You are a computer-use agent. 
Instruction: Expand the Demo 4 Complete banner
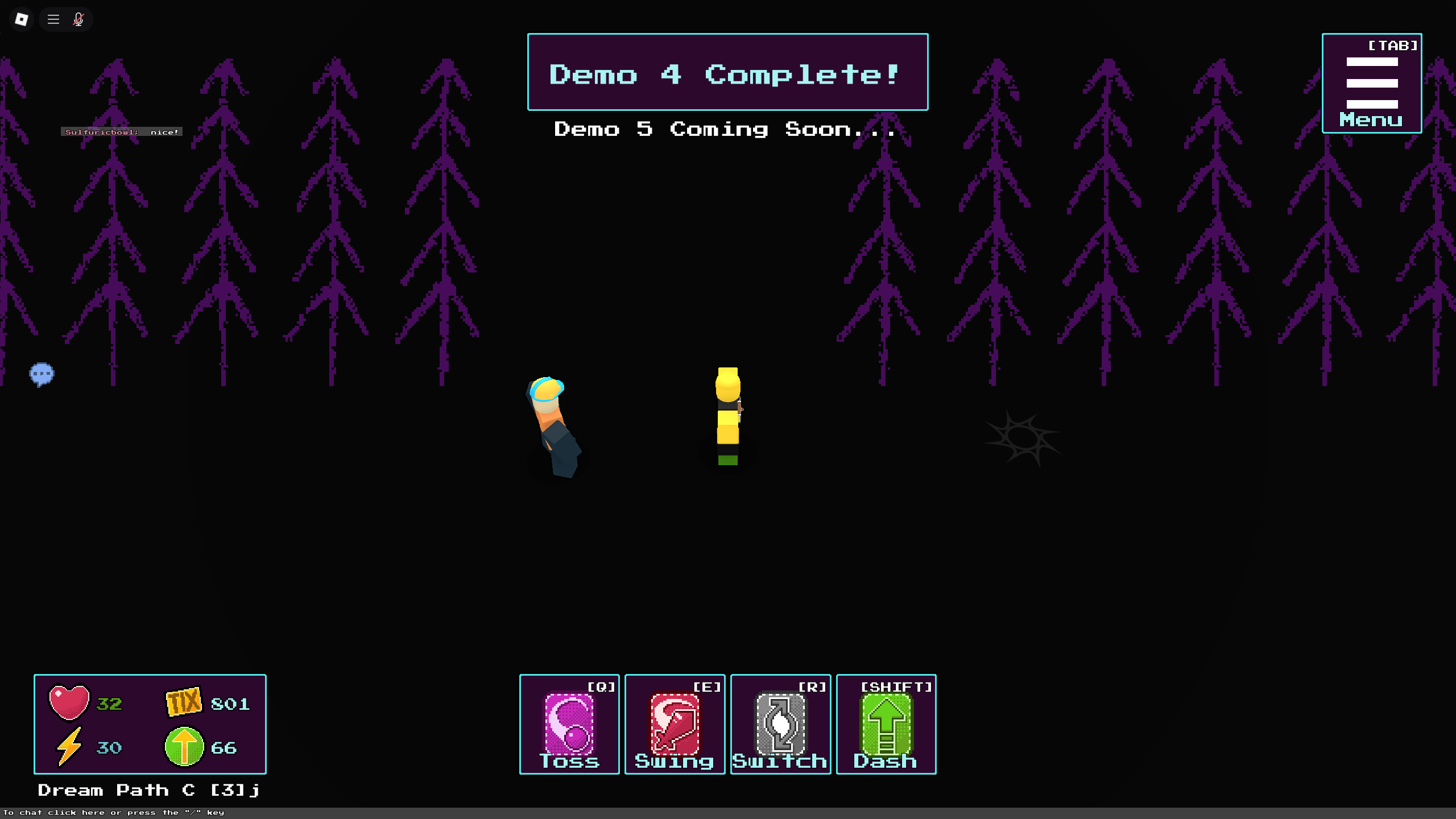[727, 73]
